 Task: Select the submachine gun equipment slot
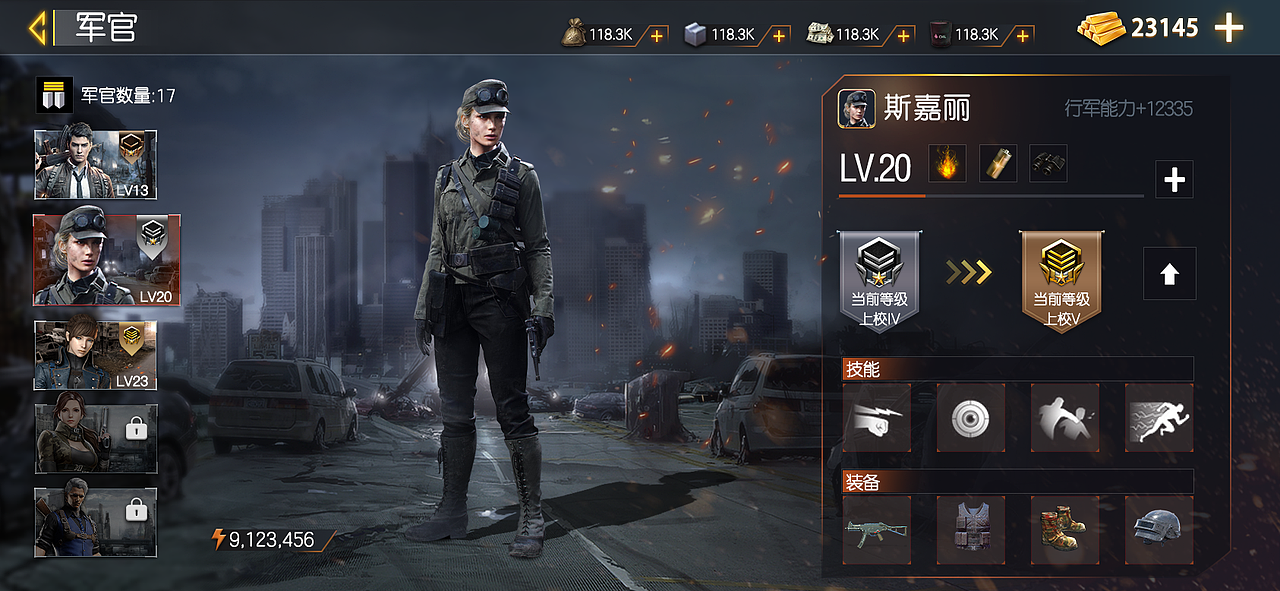[877, 530]
